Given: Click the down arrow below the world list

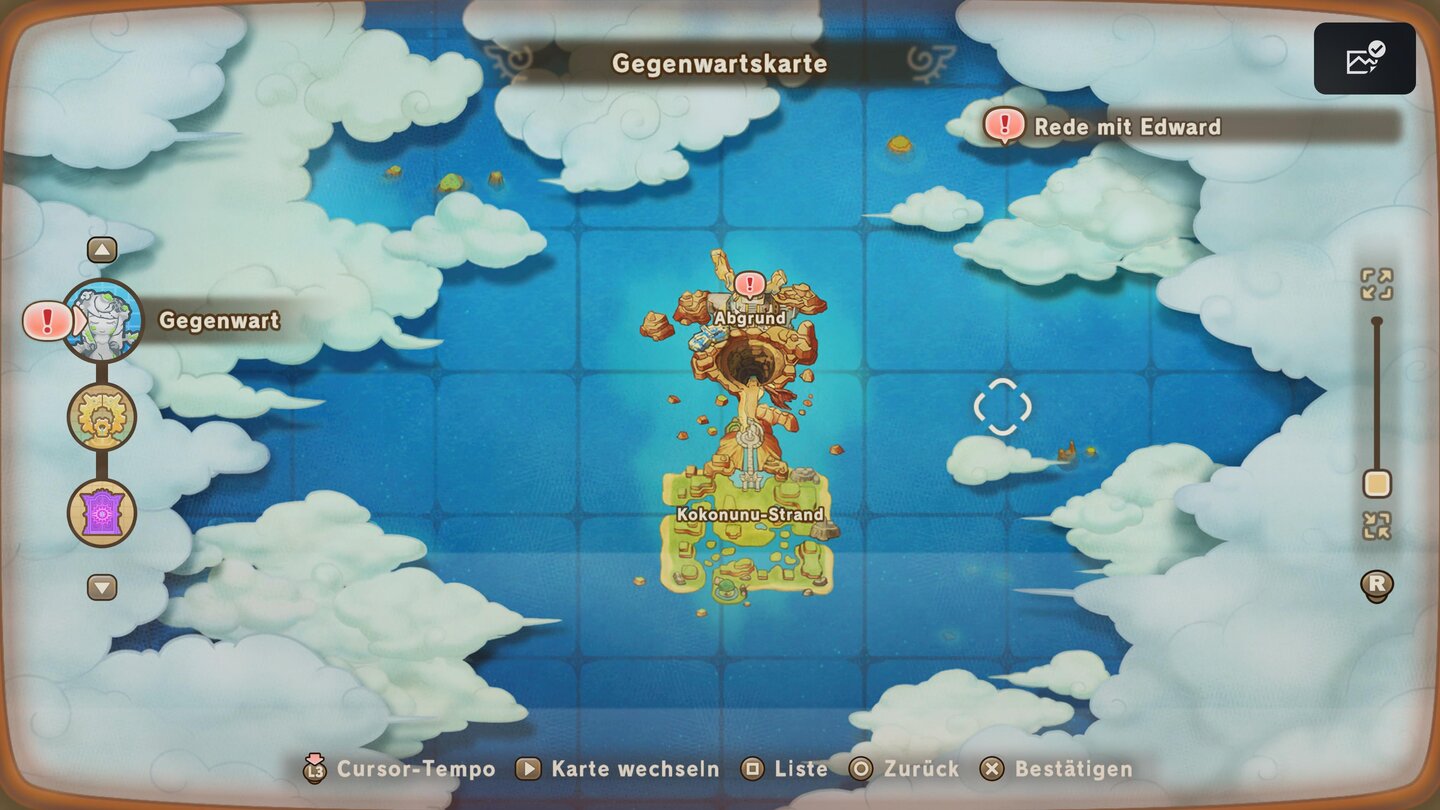Looking at the screenshot, I should click(x=101, y=589).
